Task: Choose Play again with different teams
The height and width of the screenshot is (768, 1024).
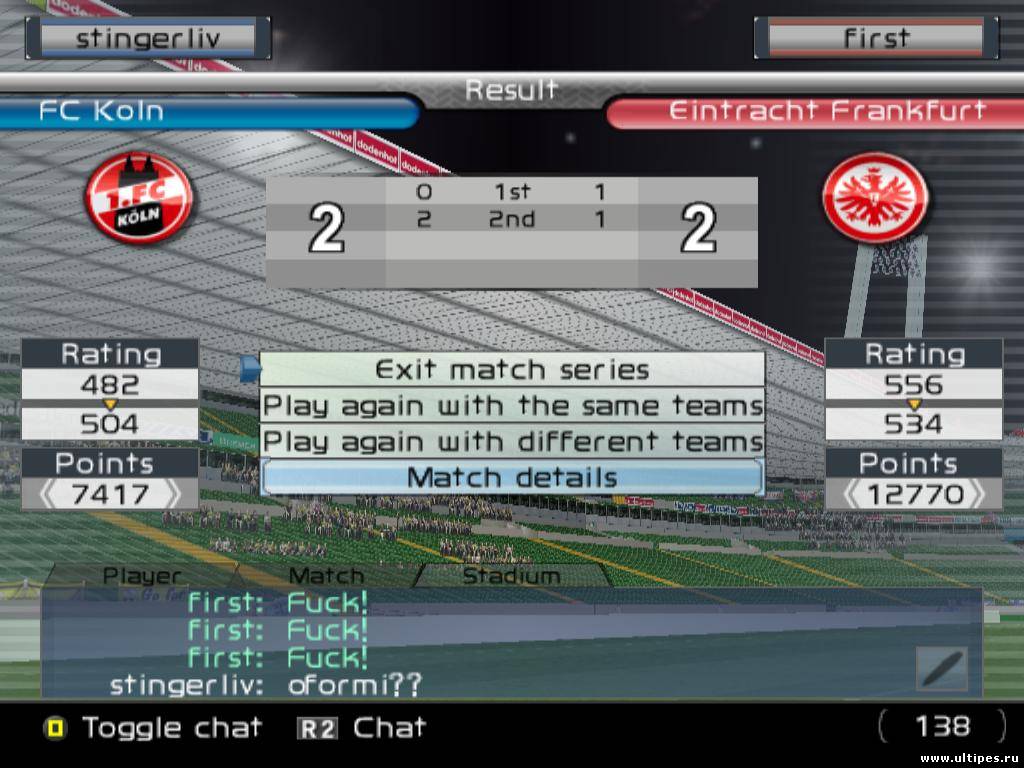Action: point(512,441)
